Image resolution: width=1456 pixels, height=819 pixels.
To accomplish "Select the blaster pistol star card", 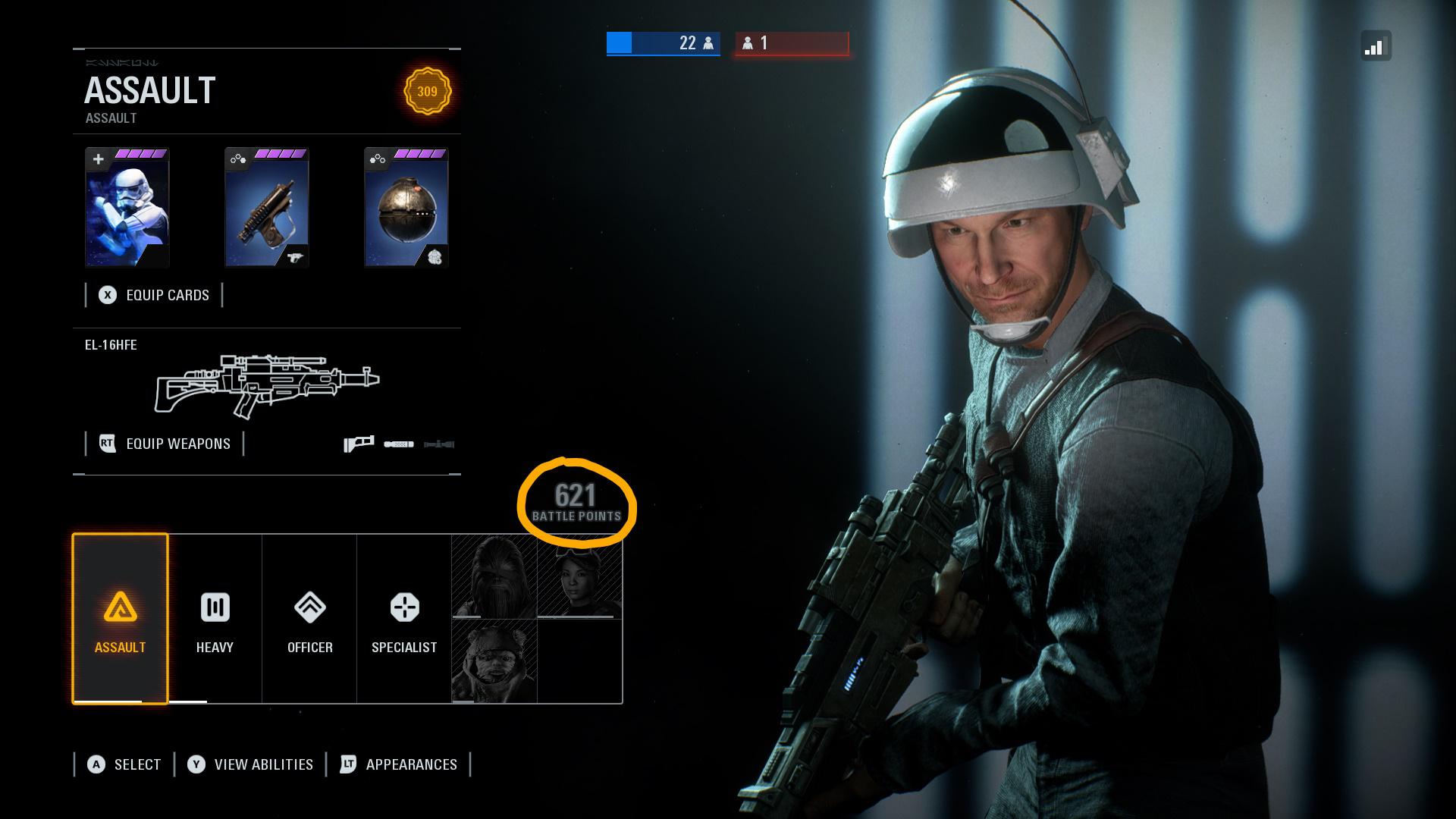I will (267, 208).
